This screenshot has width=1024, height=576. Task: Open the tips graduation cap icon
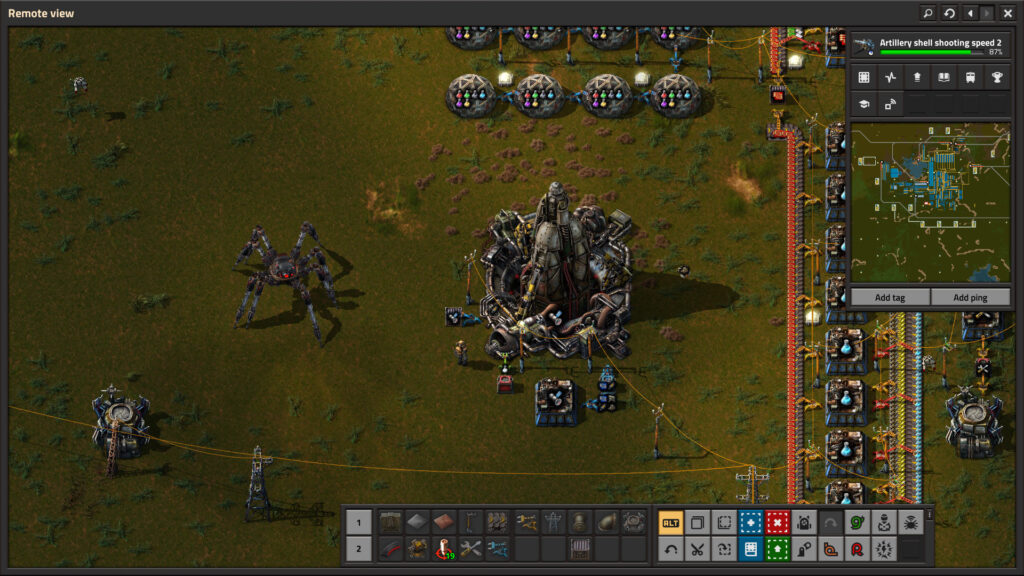(x=864, y=103)
